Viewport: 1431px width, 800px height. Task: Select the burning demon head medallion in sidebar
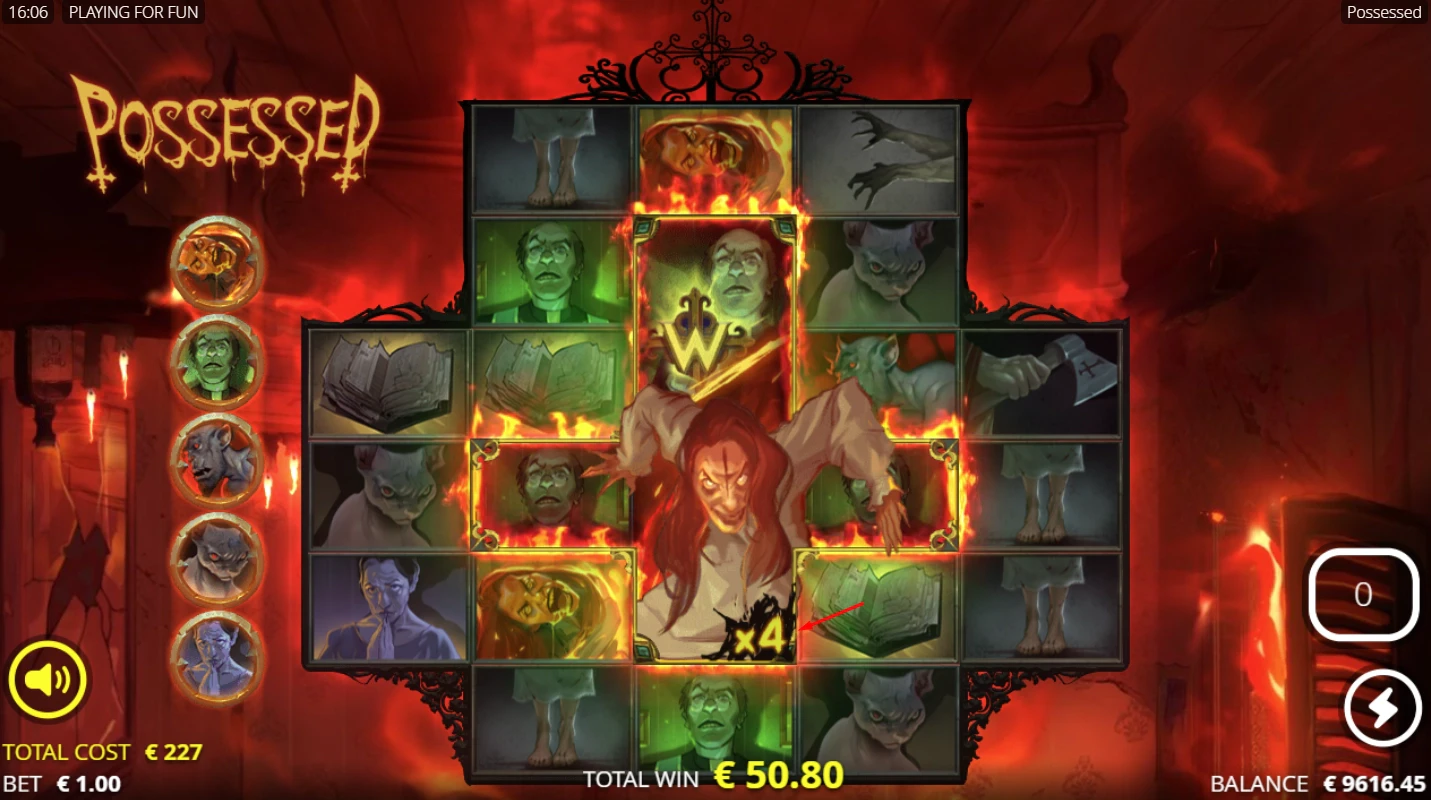pyautogui.click(x=218, y=262)
